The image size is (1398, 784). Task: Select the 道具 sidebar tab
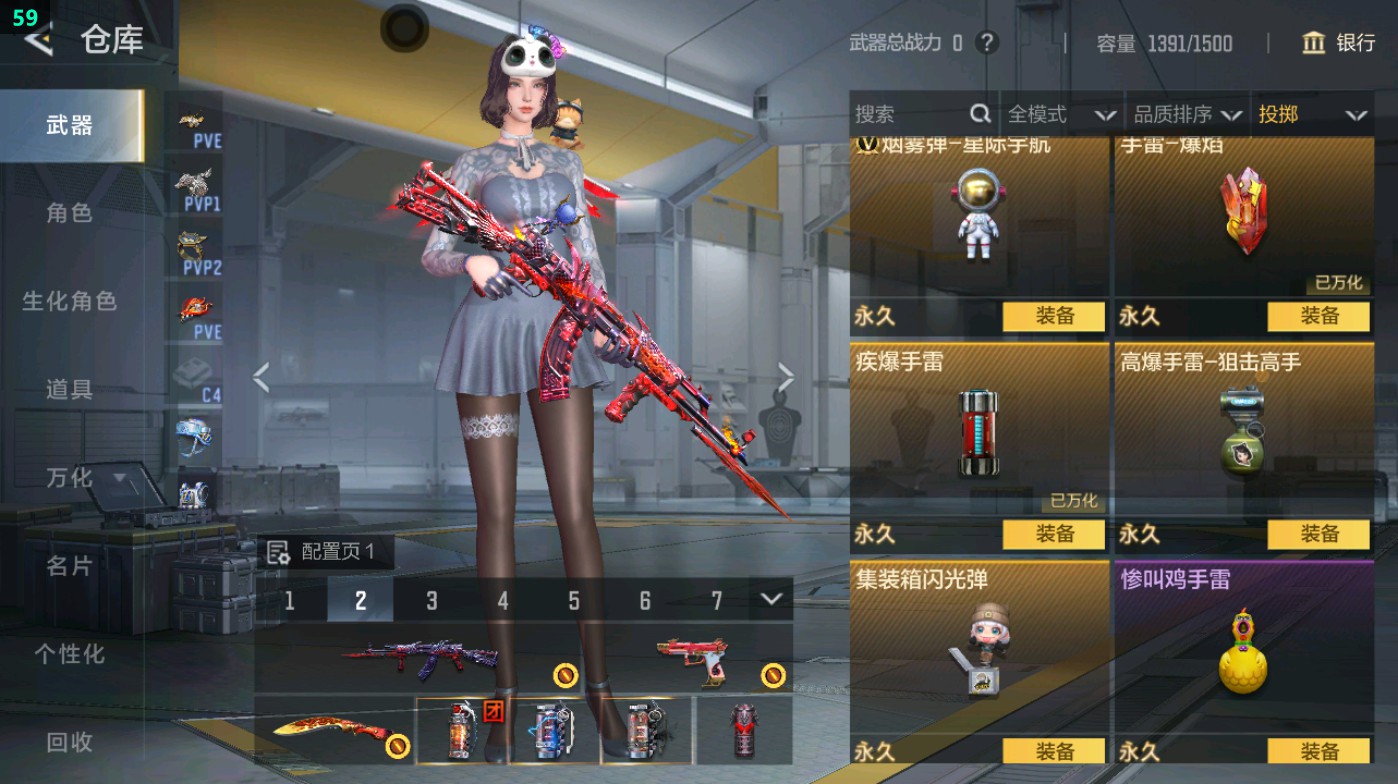69,389
